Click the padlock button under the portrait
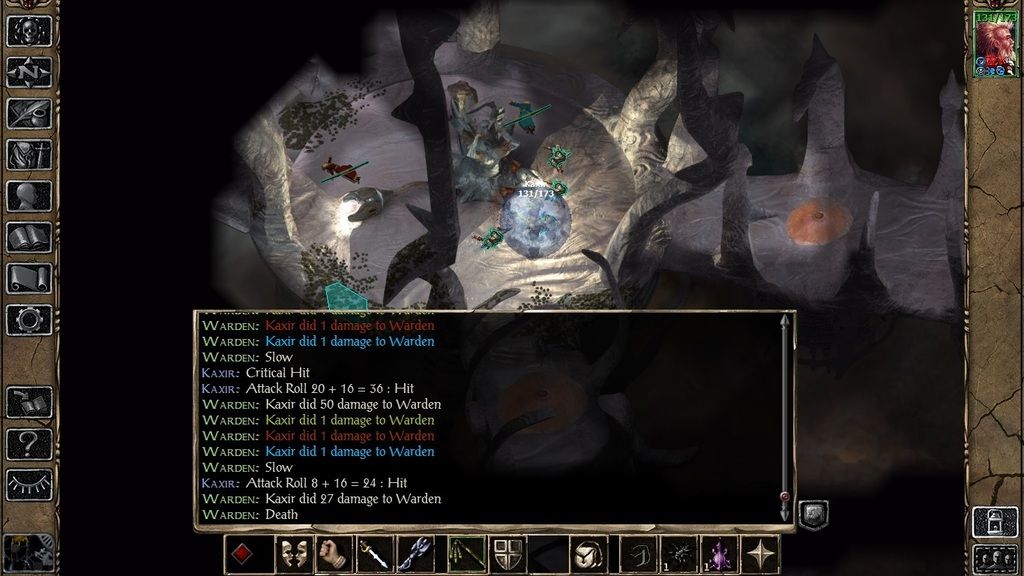This screenshot has width=1024, height=576. pyautogui.click(x=994, y=520)
